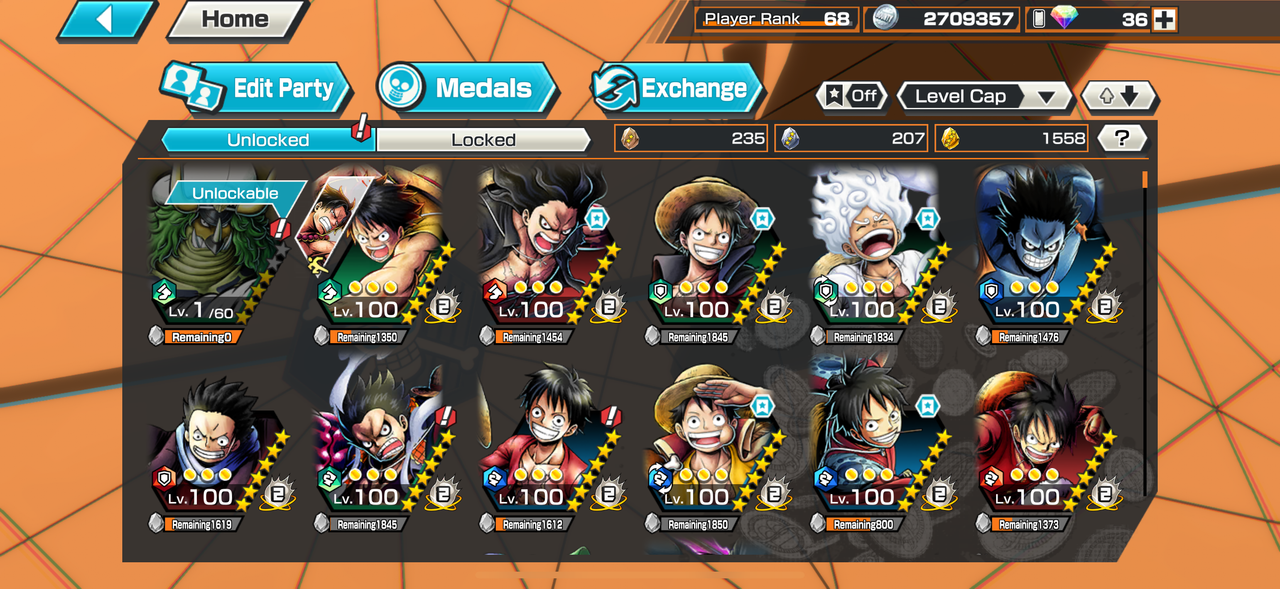
Task: Add more rainbow diamonds with plus button
Action: coord(1164,19)
